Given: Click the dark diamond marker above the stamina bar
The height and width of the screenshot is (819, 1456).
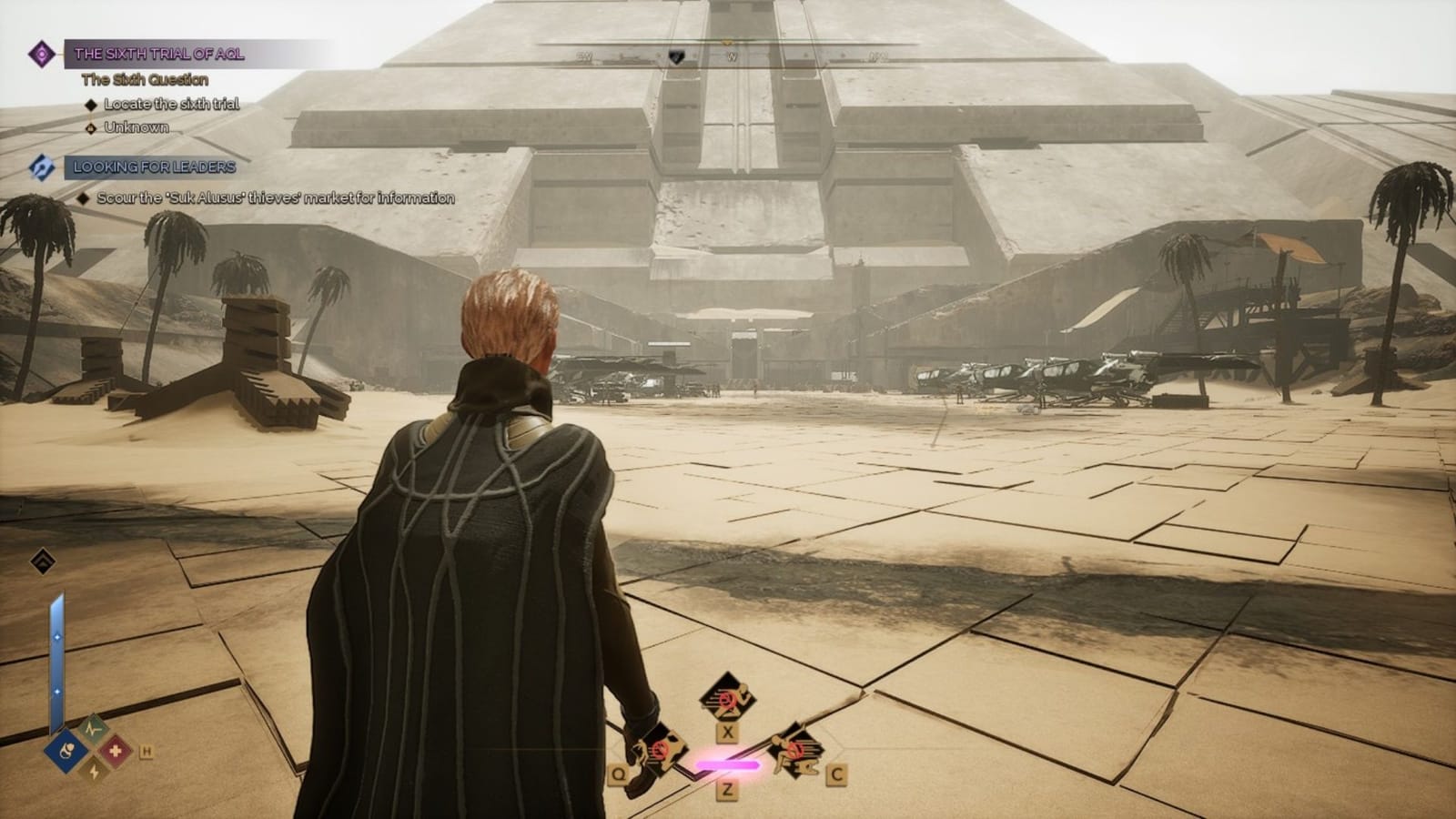Looking at the screenshot, I should point(42,561).
